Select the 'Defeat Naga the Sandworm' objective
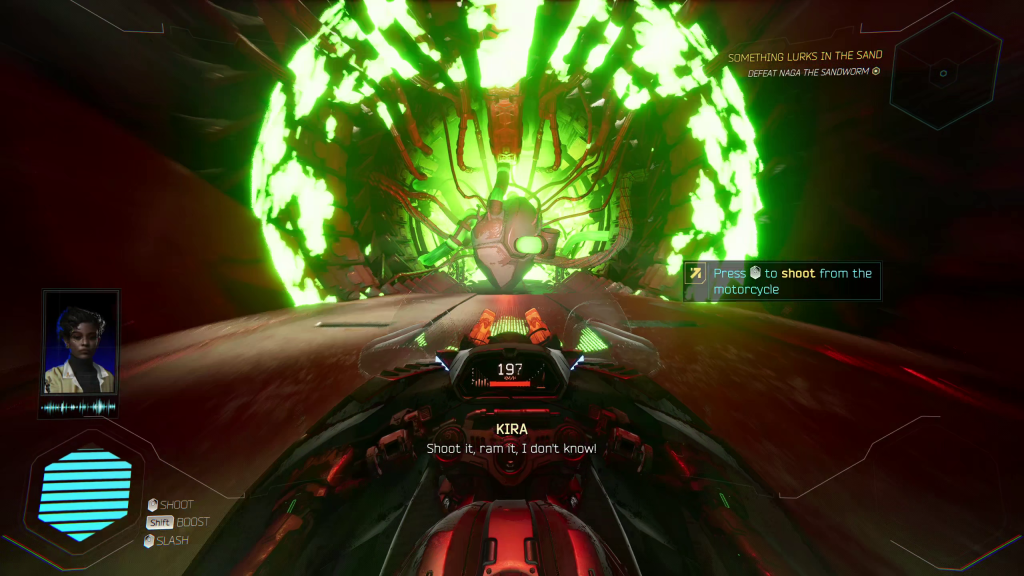 813,73
